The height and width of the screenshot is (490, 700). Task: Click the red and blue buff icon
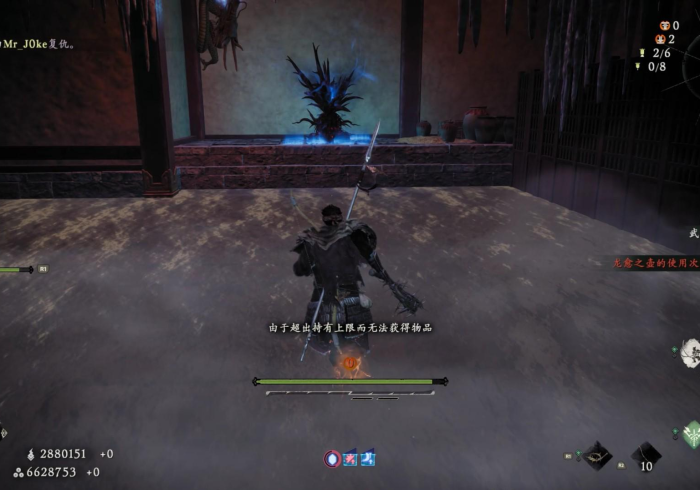pos(350,458)
